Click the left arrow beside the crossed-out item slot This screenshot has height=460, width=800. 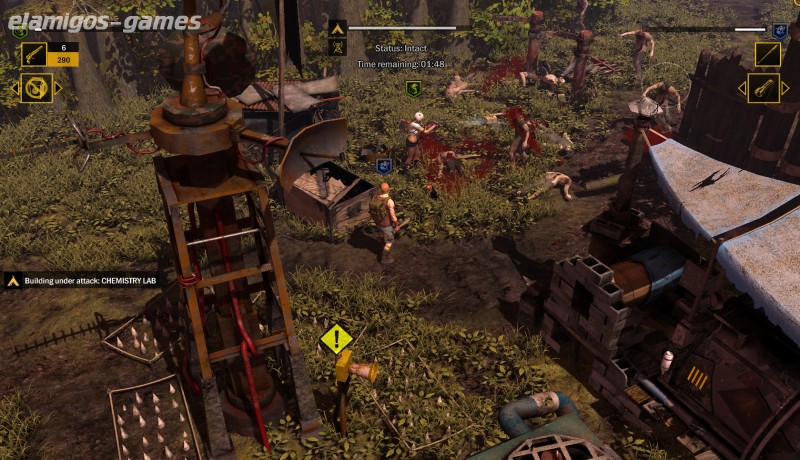(14, 88)
